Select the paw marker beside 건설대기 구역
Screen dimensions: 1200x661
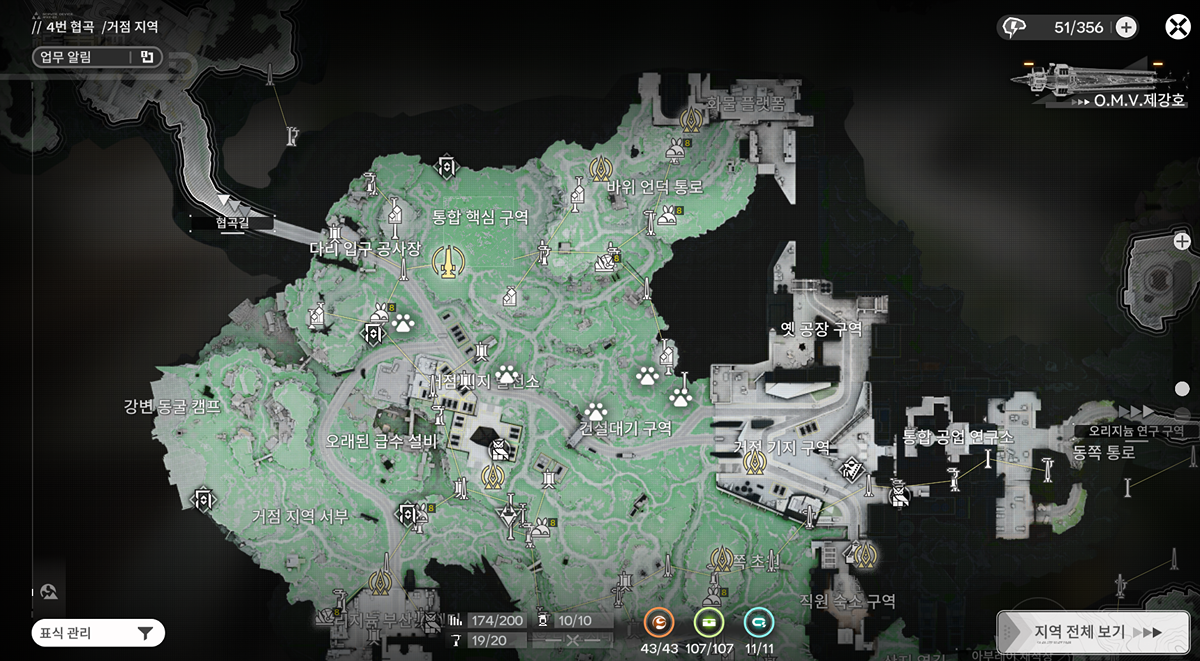597,410
